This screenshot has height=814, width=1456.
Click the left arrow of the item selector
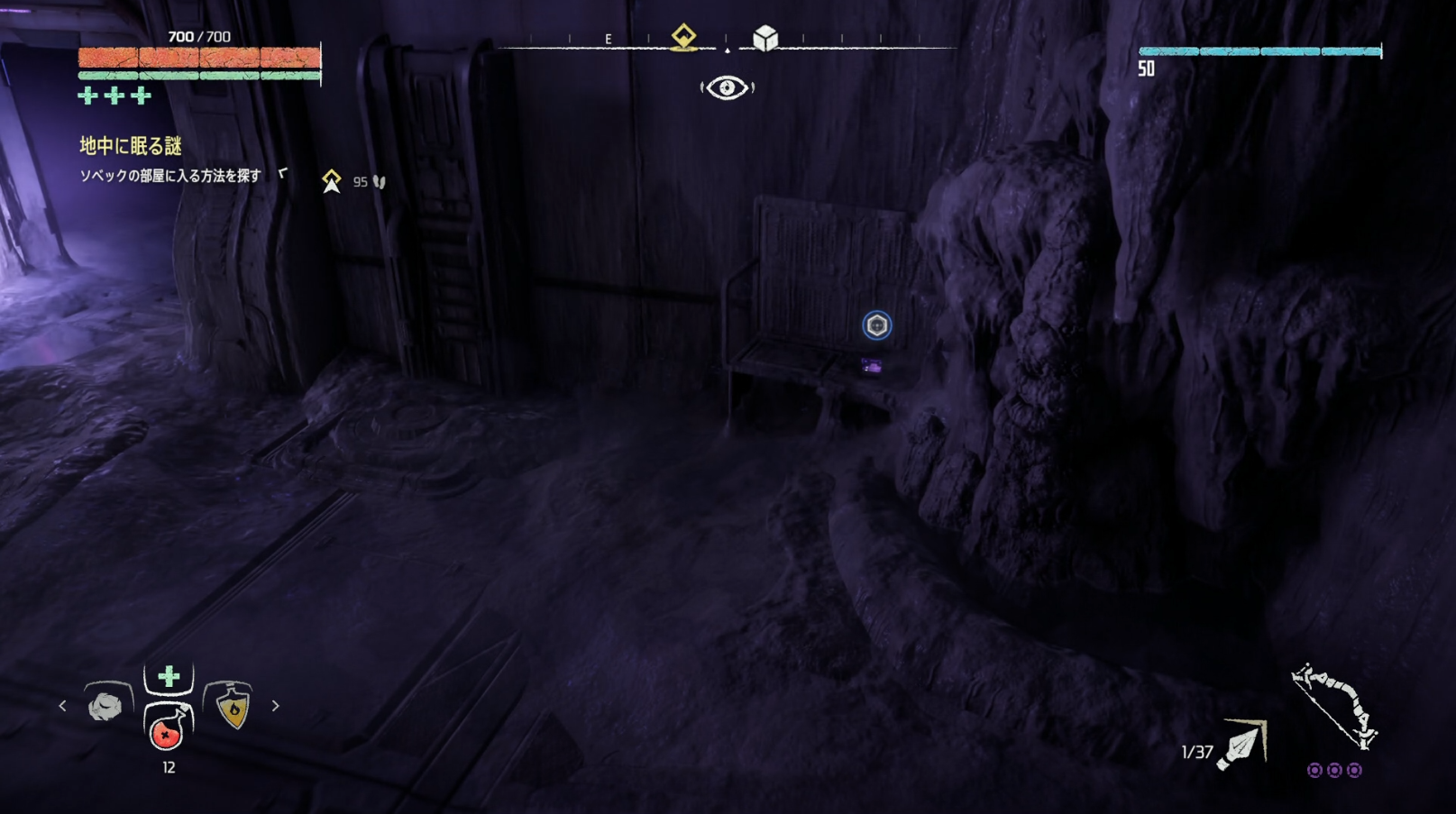(x=62, y=706)
